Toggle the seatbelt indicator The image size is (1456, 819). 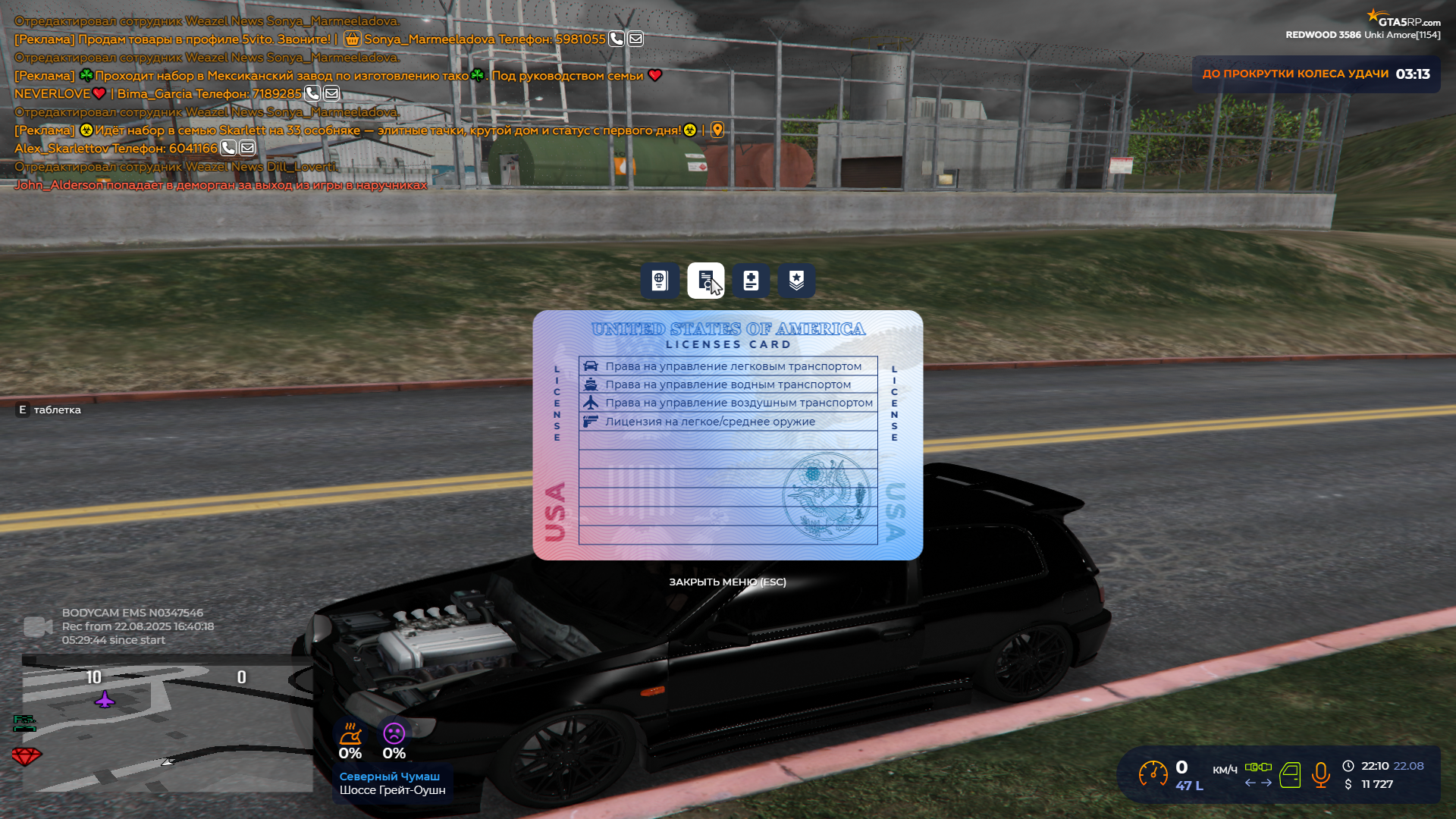(x=1259, y=767)
